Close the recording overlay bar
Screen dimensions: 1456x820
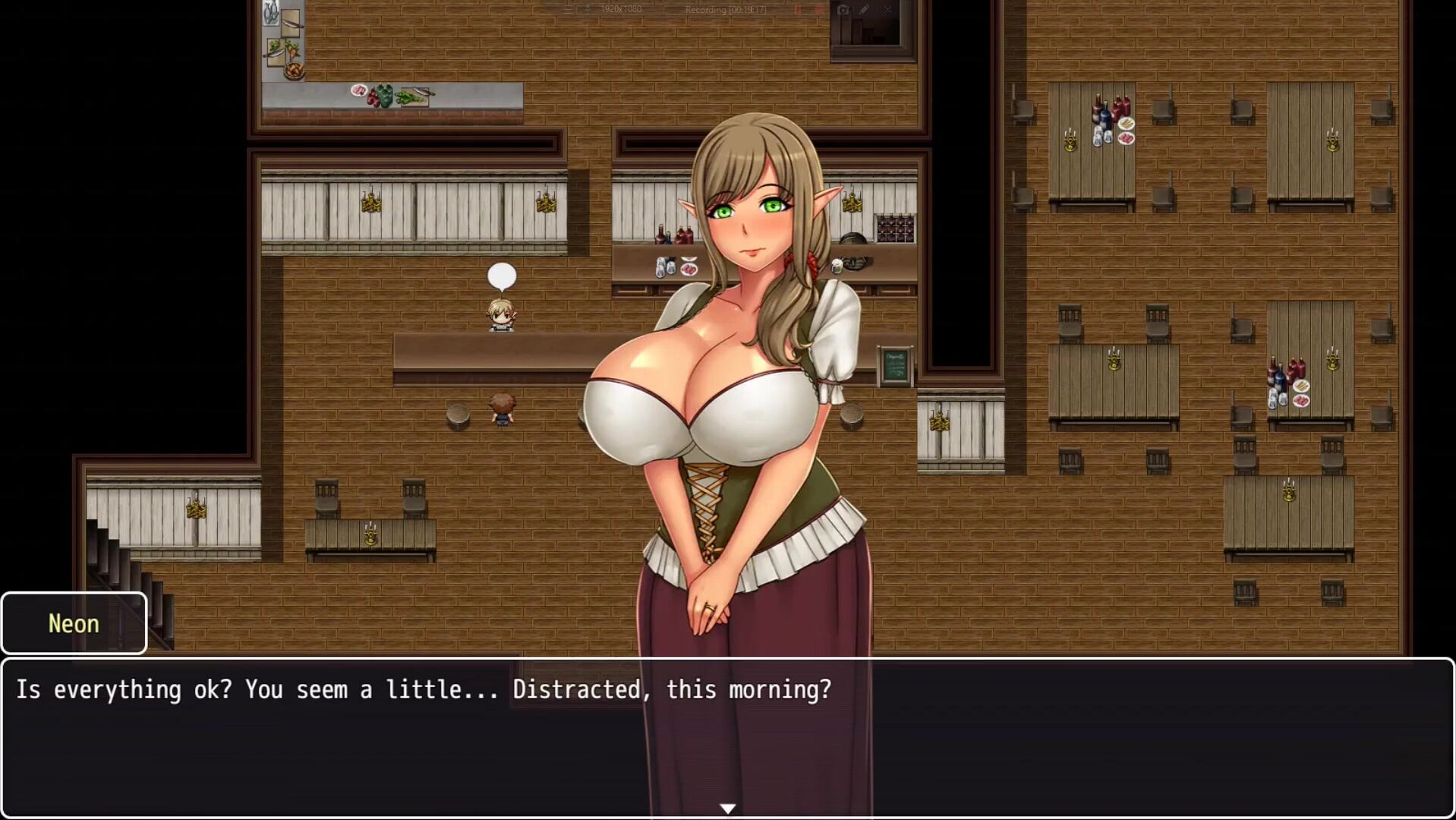[x=887, y=10]
